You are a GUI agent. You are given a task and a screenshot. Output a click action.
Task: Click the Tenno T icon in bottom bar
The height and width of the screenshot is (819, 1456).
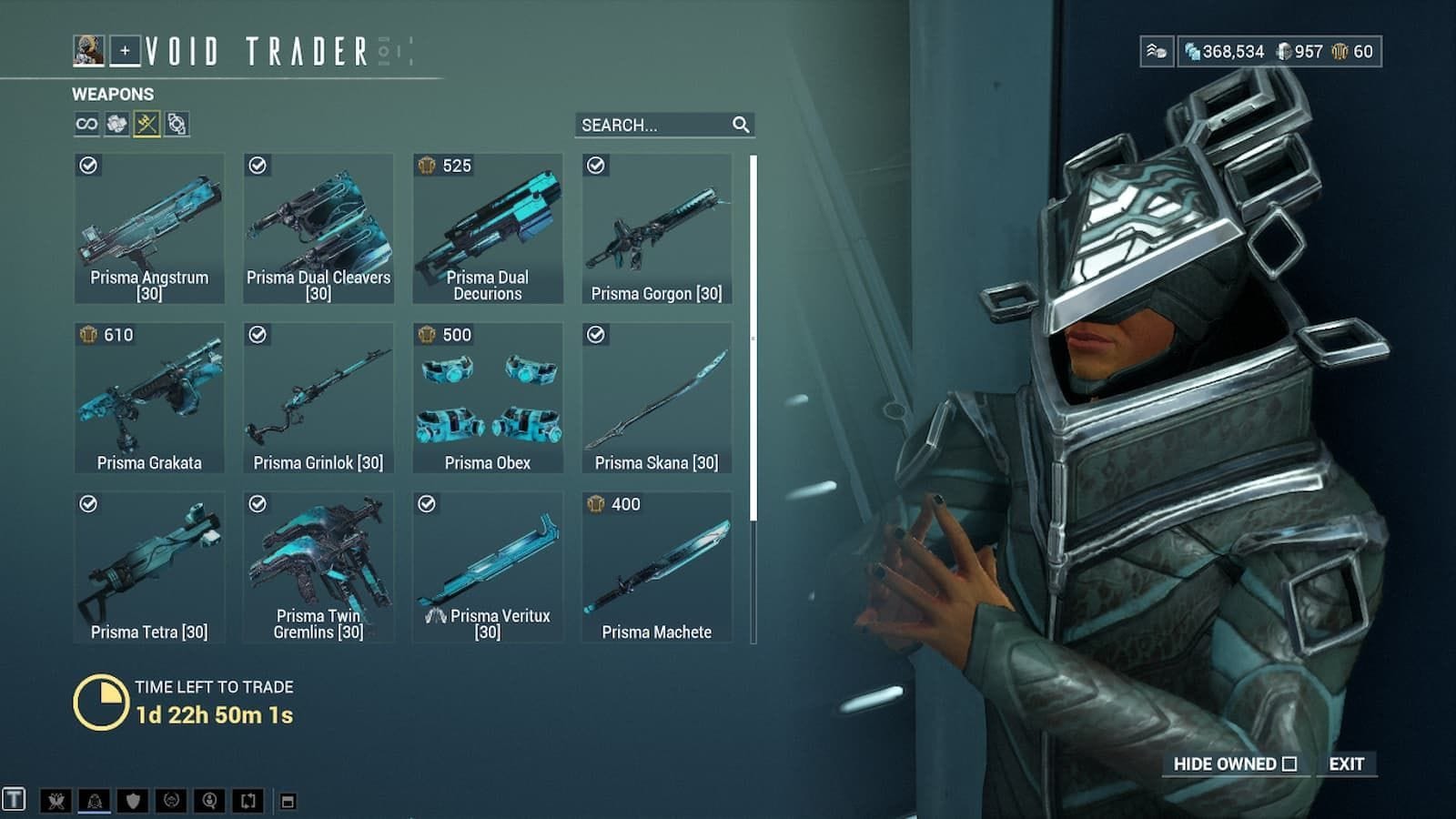(14, 801)
